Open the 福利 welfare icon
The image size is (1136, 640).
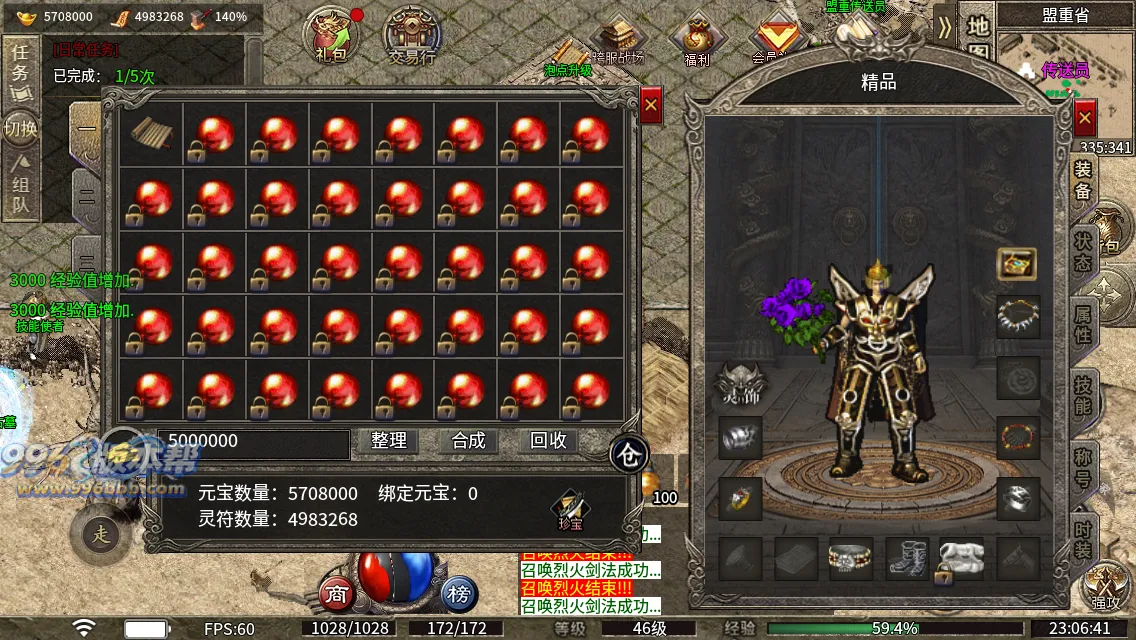pyautogui.click(x=697, y=41)
